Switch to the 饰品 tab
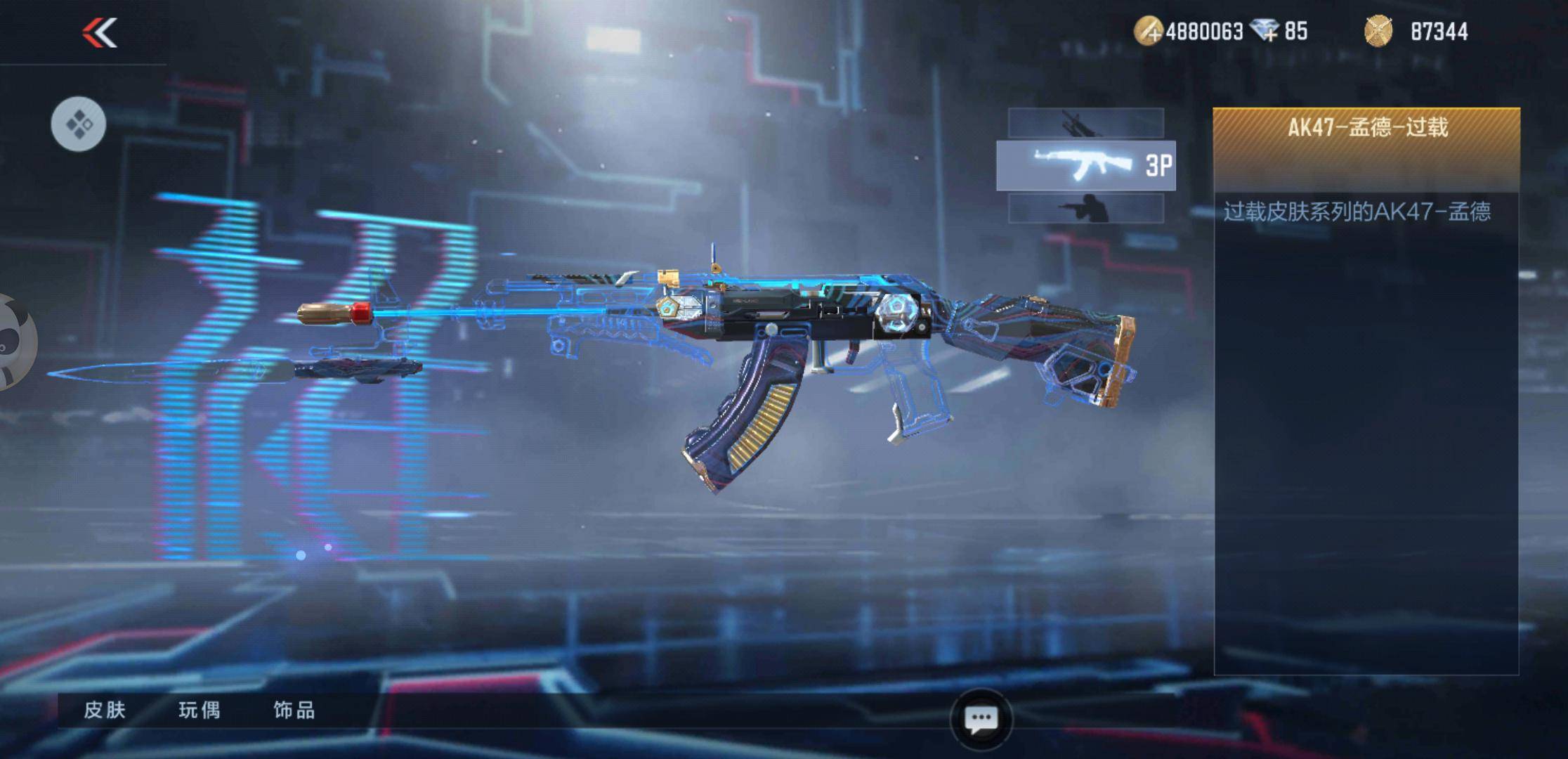Image resolution: width=1568 pixels, height=759 pixels. click(294, 711)
